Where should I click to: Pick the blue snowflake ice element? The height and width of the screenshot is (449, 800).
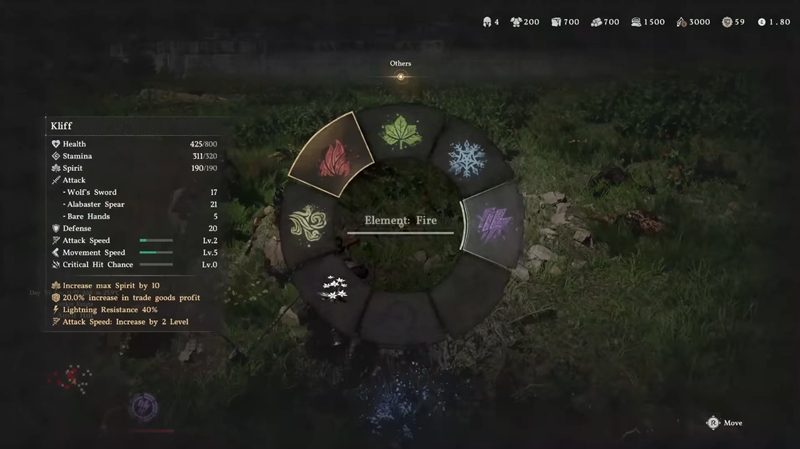[466, 158]
